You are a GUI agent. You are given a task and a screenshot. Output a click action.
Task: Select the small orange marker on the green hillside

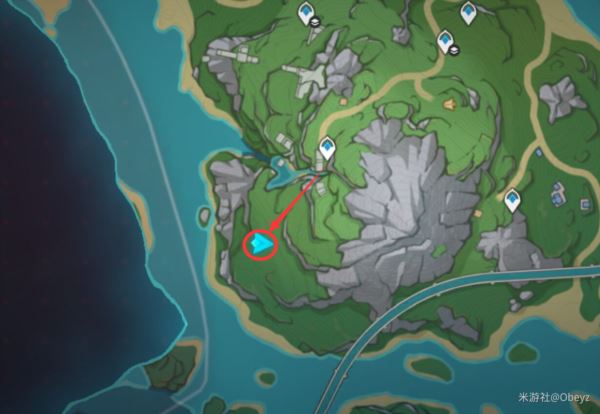pos(449,103)
